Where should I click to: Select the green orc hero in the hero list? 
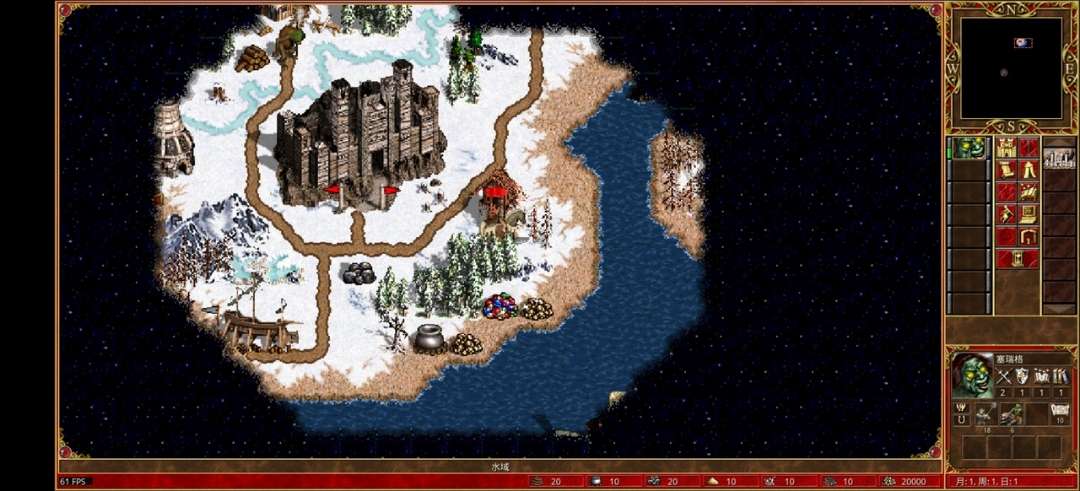coord(967,149)
